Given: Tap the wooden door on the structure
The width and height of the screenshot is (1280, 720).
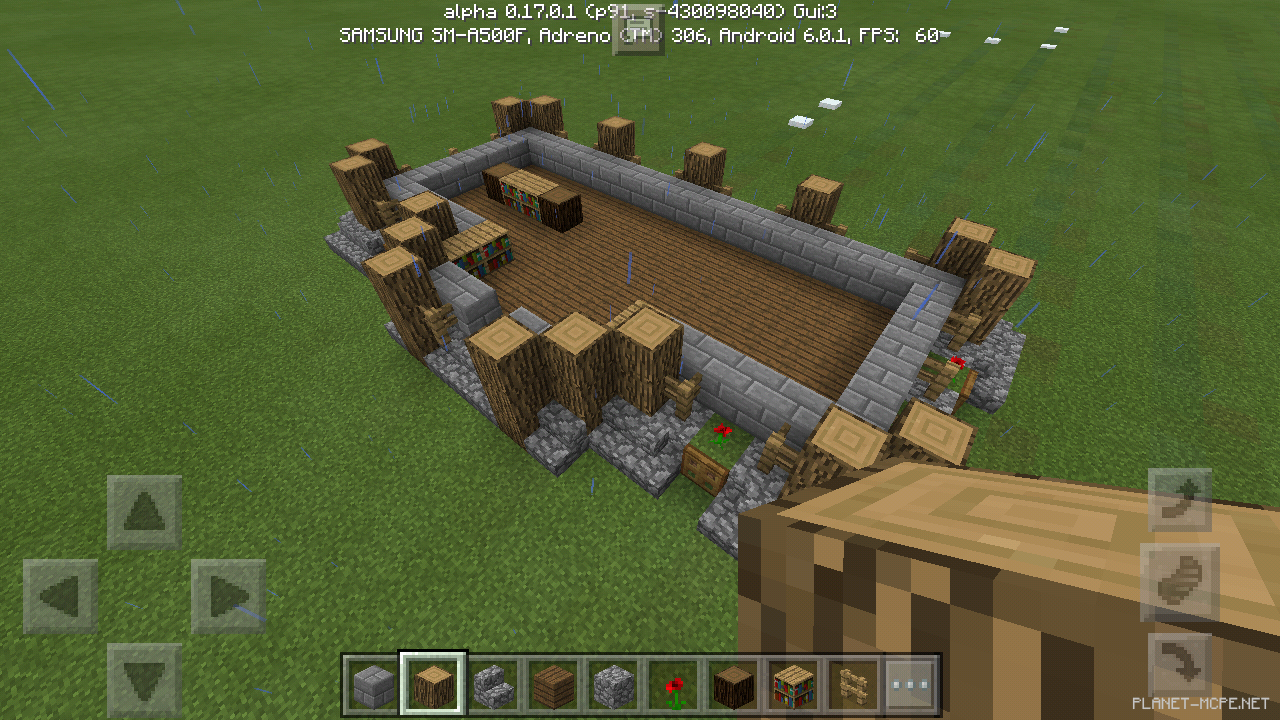Looking at the screenshot, I should coord(703,470).
